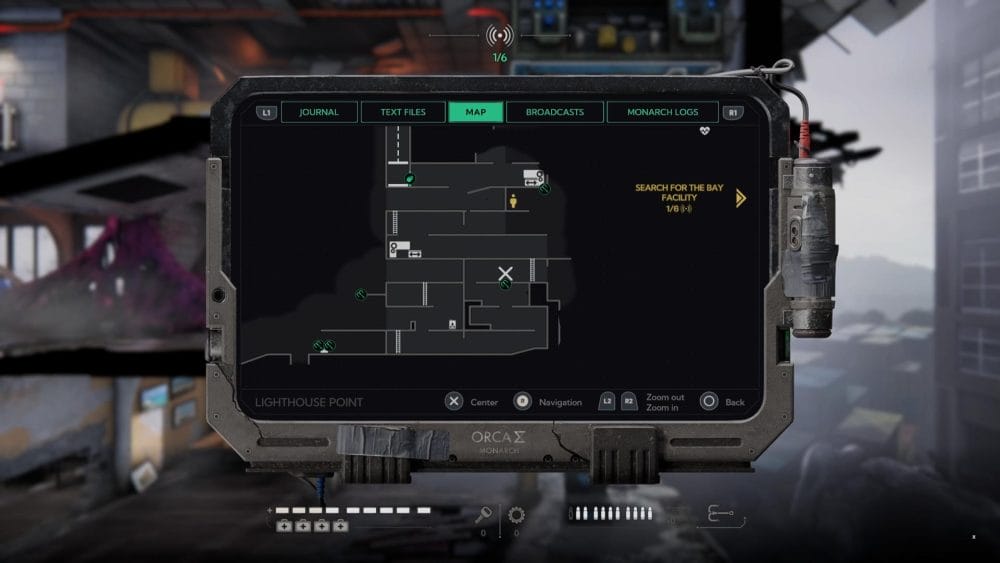Open the Journal tab
1000x563 pixels.
pyautogui.click(x=319, y=112)
